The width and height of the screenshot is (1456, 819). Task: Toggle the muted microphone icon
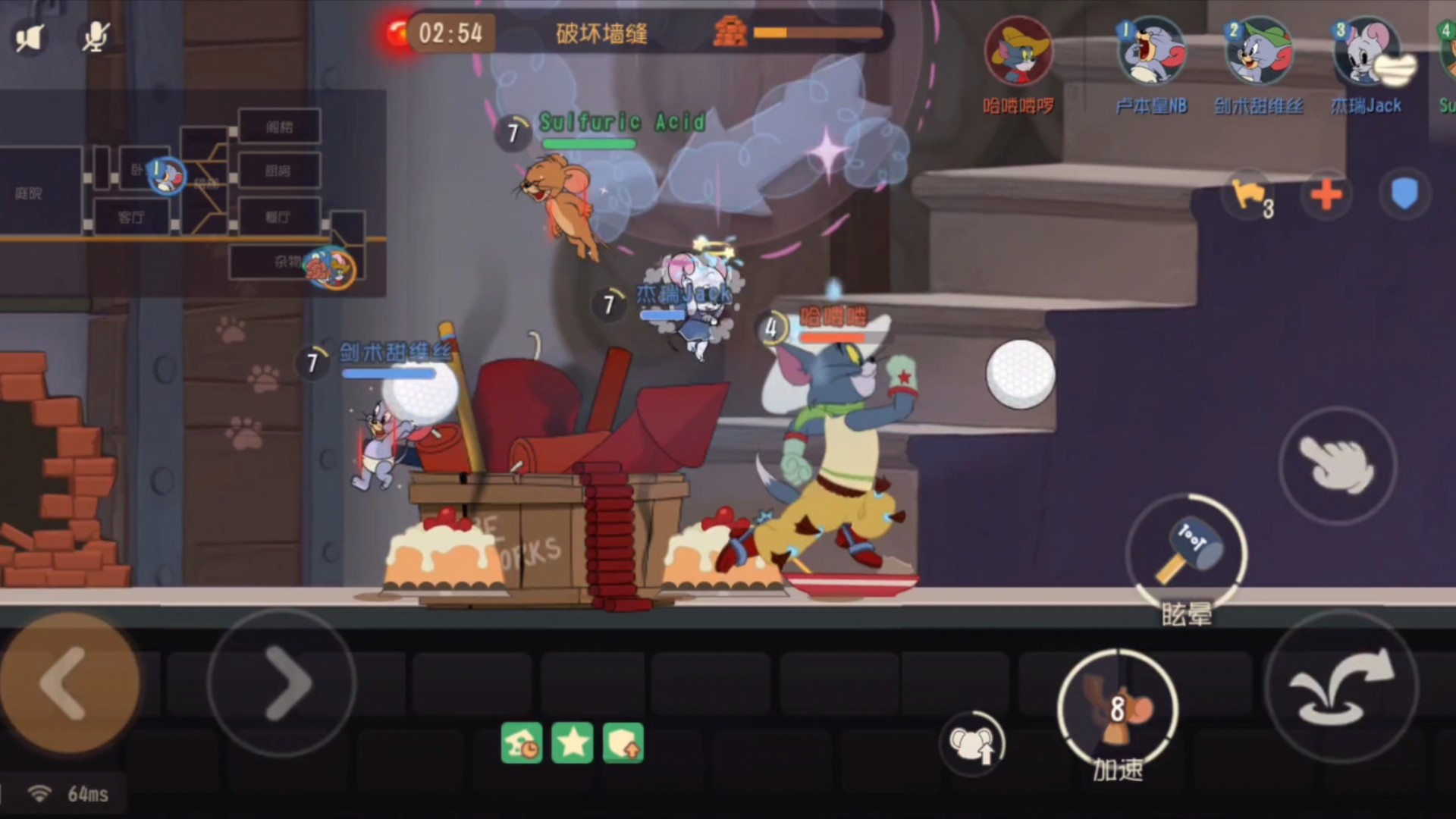tap(96, 36)
